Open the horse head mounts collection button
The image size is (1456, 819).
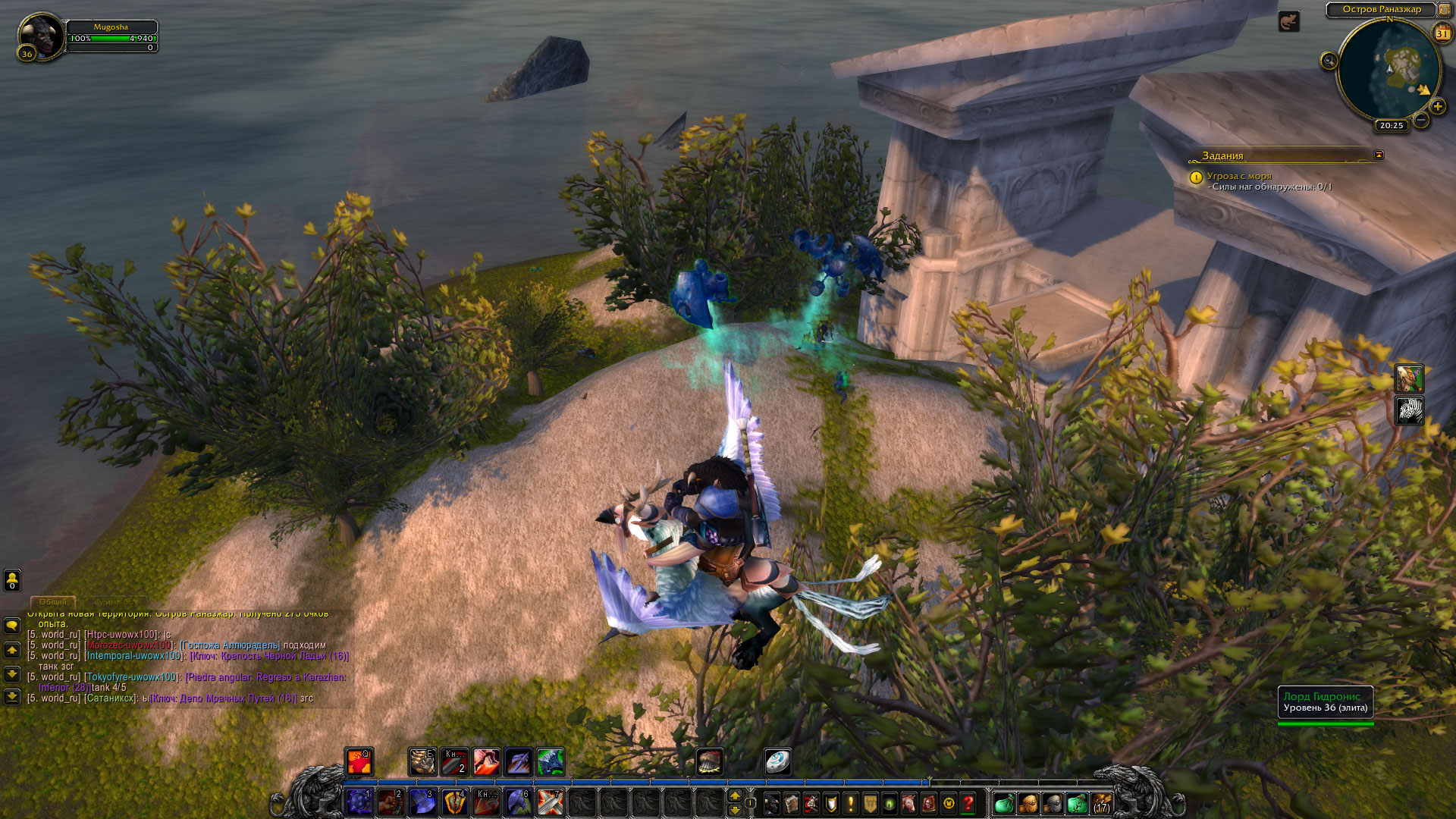[x=909, y=802]
